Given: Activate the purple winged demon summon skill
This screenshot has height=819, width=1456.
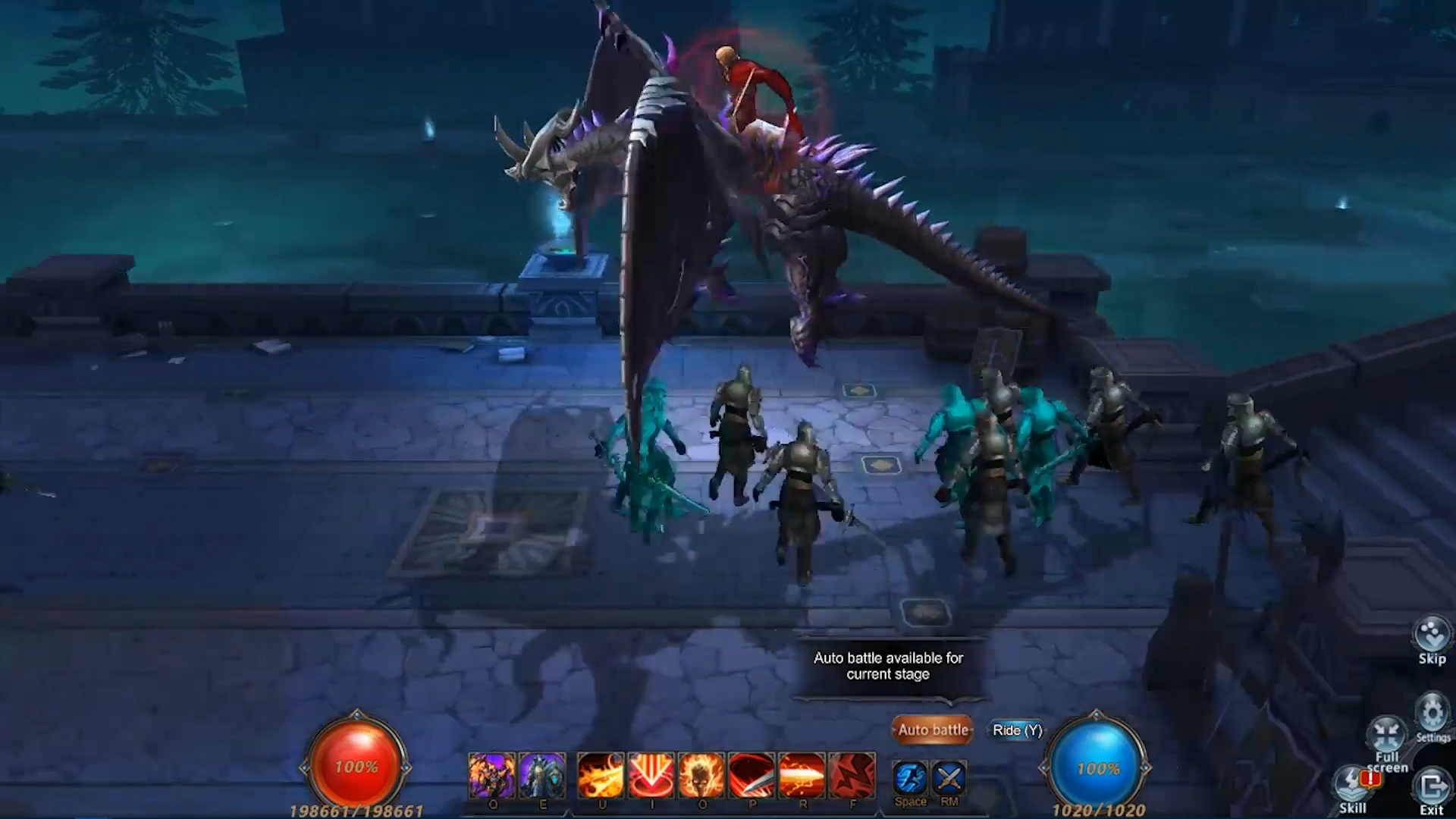Looking at the screenshot, I should 491,775.
